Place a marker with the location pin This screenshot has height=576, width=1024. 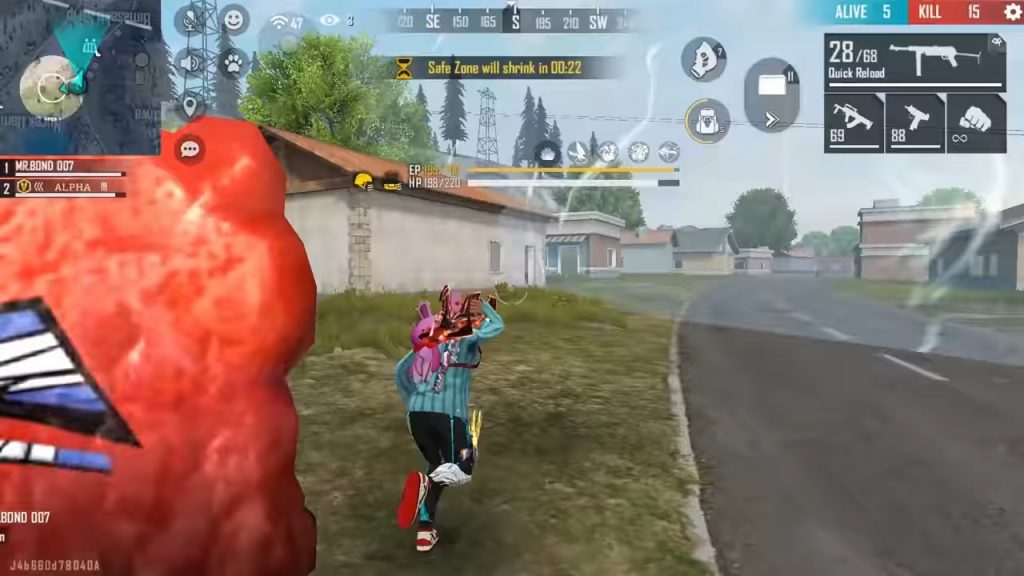point(189,105)
